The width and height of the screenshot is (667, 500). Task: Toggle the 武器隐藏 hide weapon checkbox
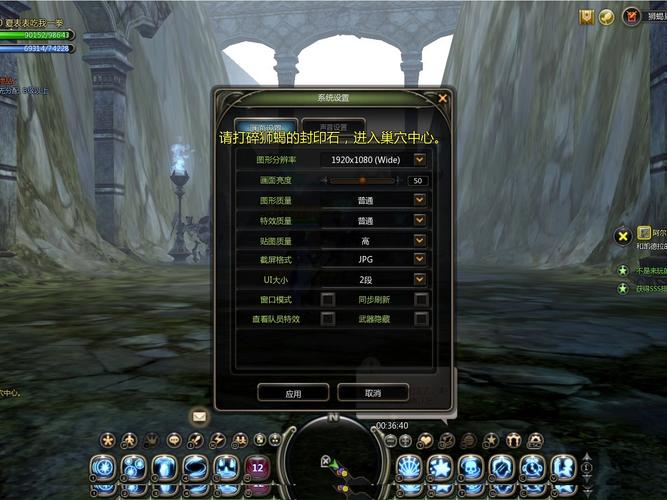click(x=421, y=319)
